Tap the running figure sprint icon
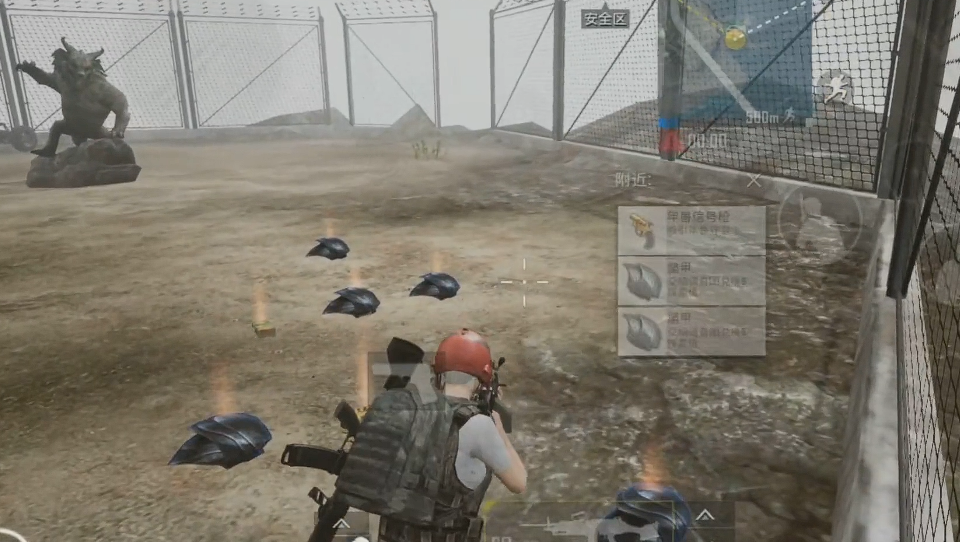 coord(835,90)
